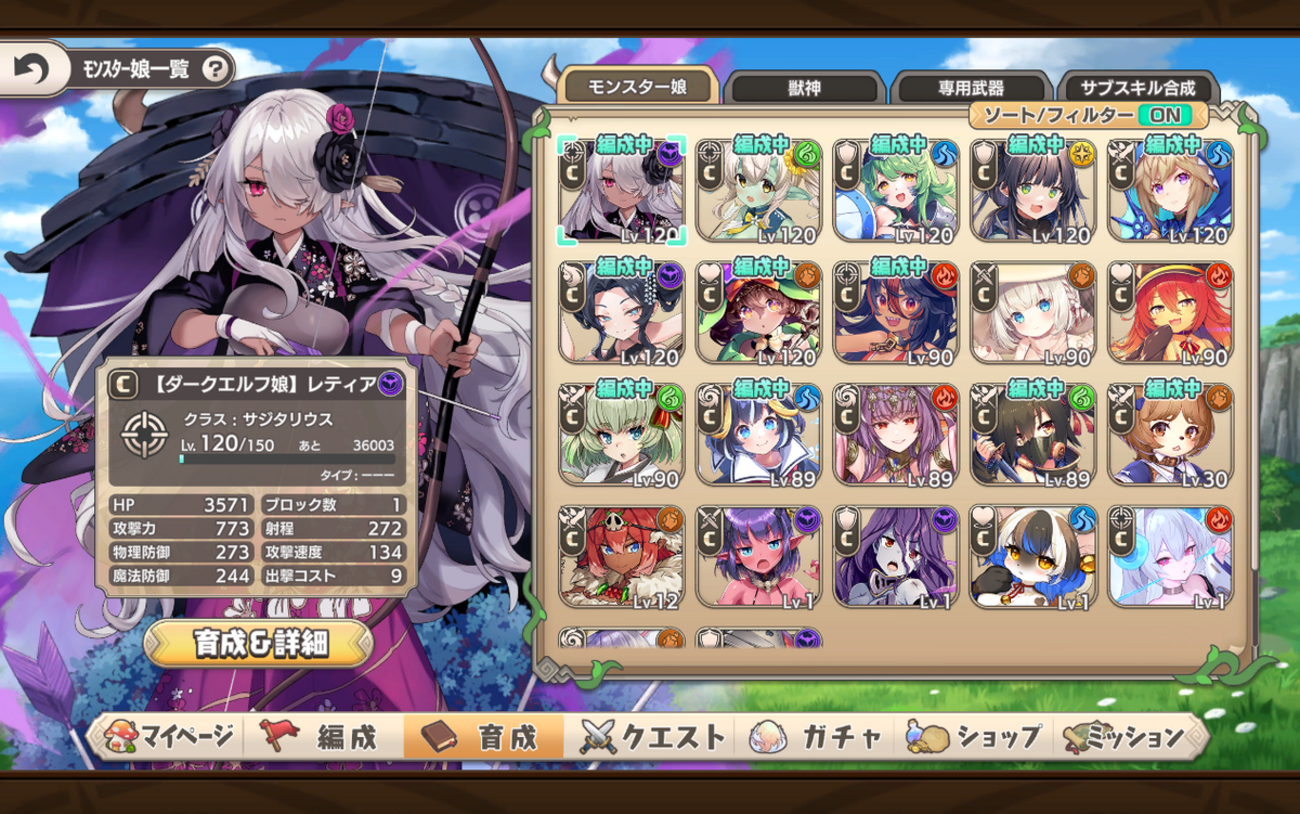1300x814 pixels.
Task: Switch to the 獣神 tab
Action: pyautogui.click(x=803, y=87)
